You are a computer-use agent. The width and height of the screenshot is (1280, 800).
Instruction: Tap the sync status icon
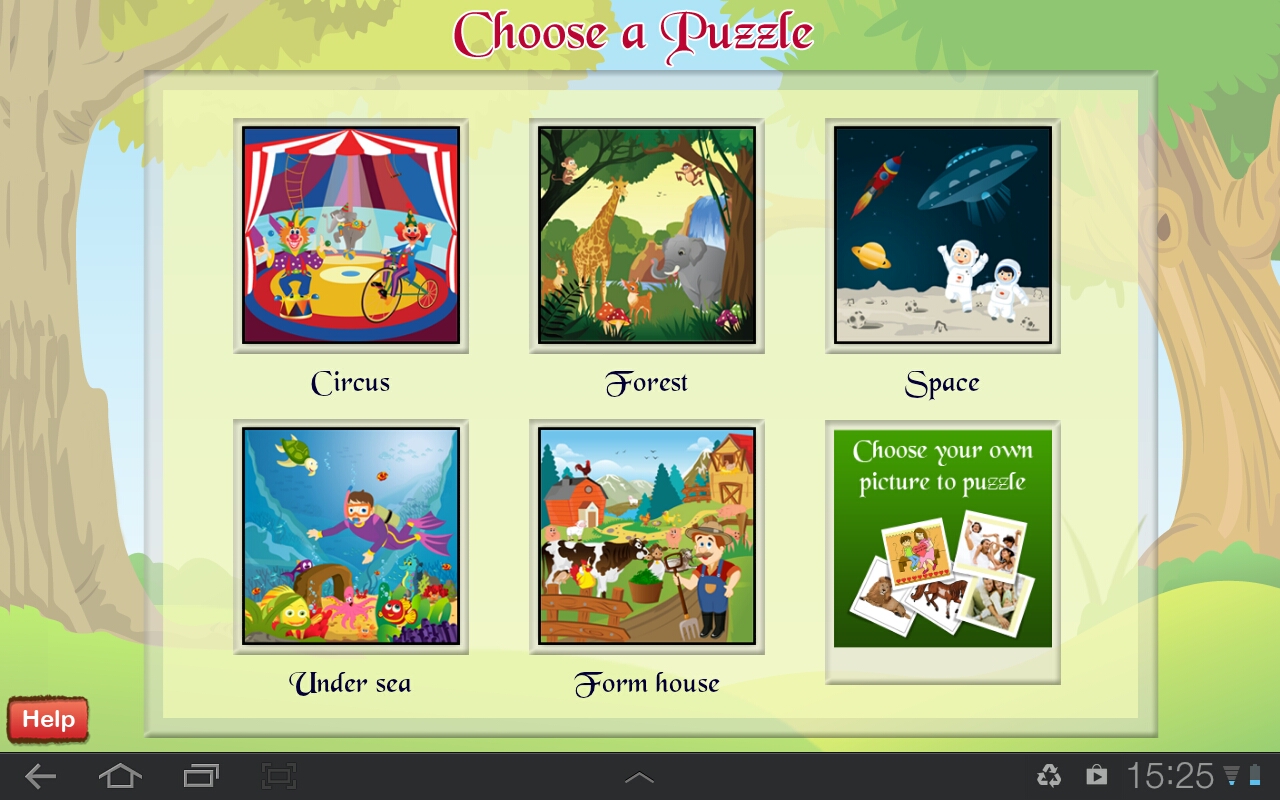tap(1048, 774)
